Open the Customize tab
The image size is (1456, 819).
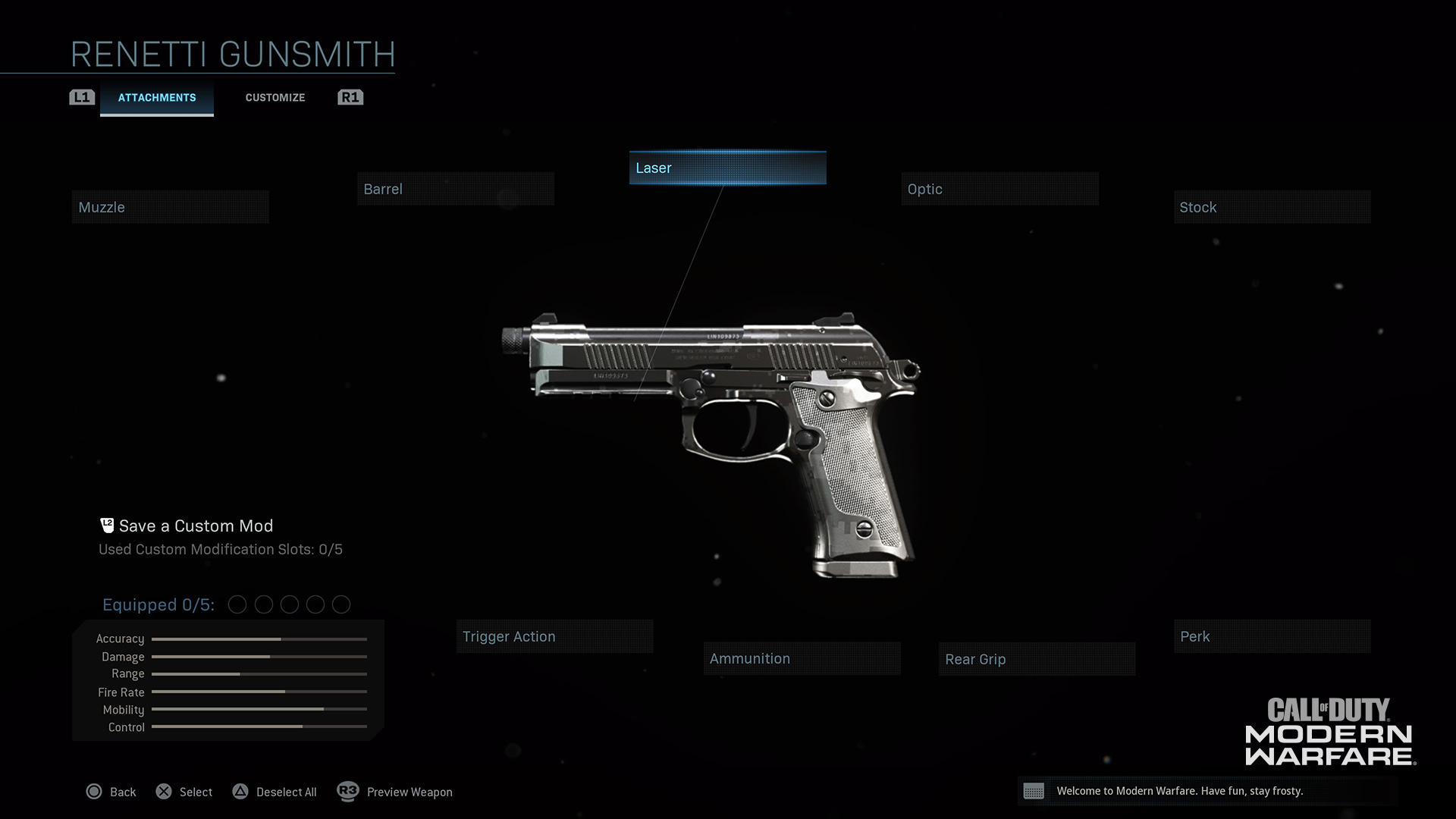pos(275,98)
